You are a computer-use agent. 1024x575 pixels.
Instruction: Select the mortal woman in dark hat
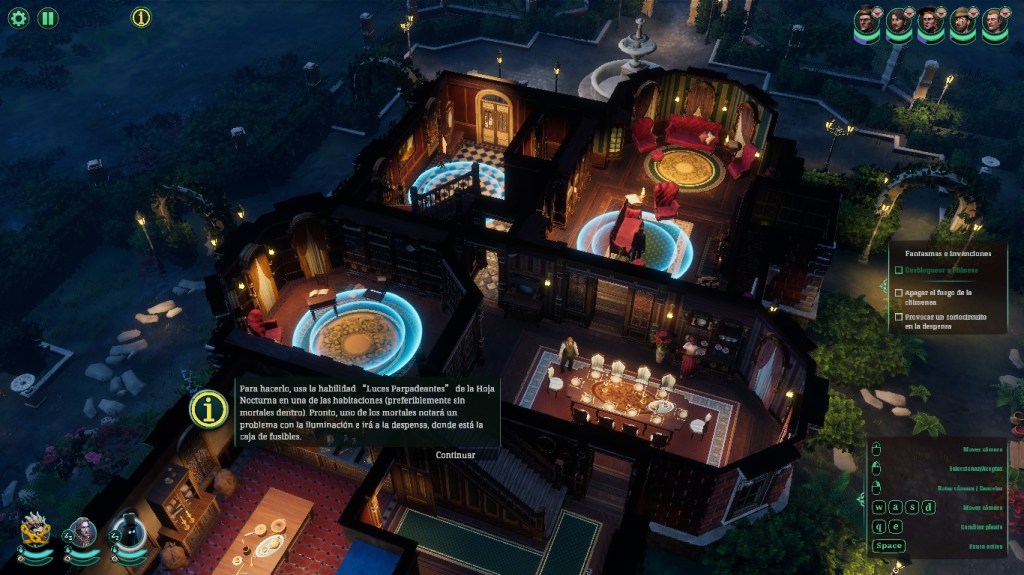(931, 21)
